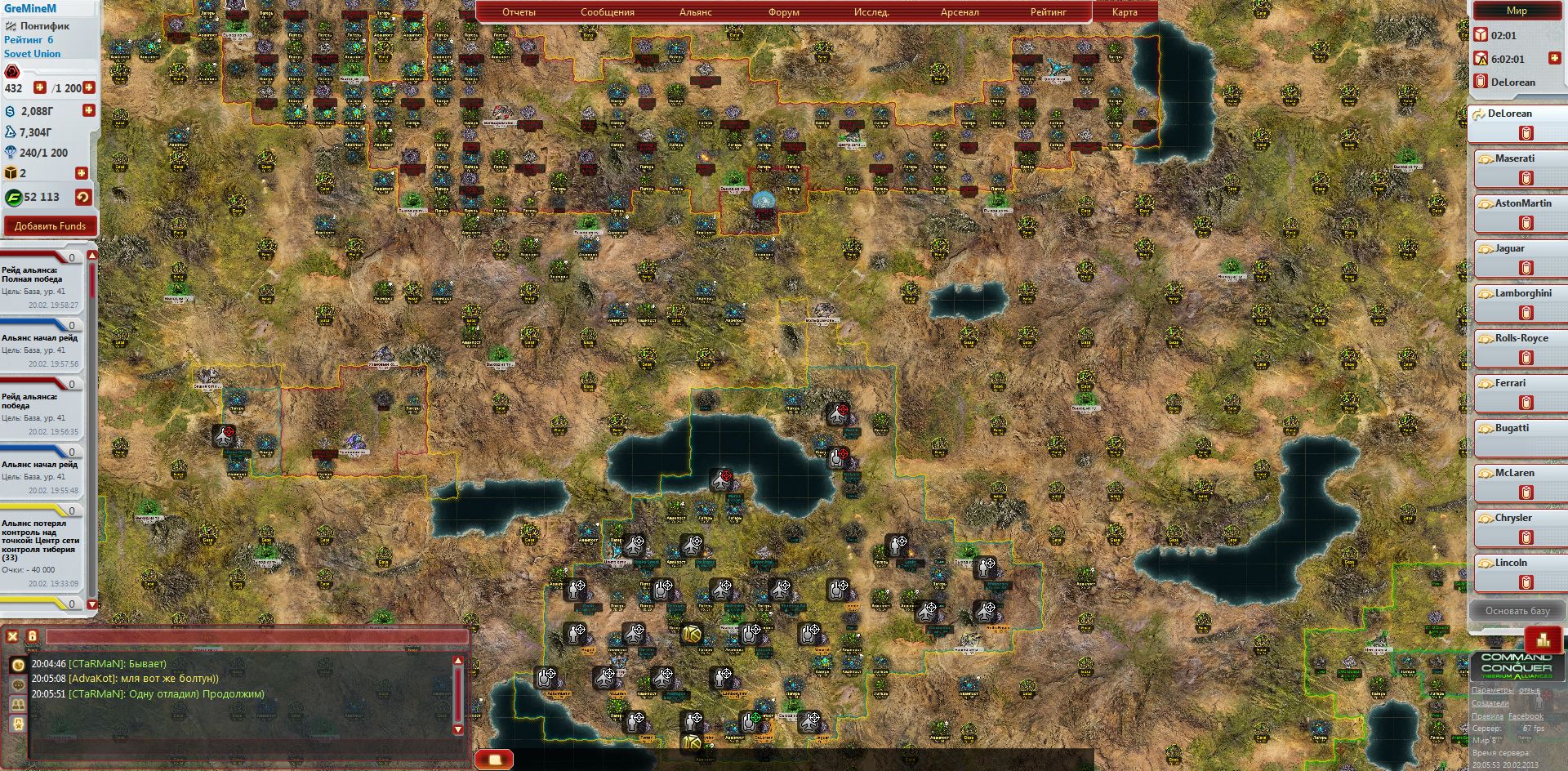The image size is (1568, 771).
Task: Click the Основать базу button
Action: (x=1517, y=611)
